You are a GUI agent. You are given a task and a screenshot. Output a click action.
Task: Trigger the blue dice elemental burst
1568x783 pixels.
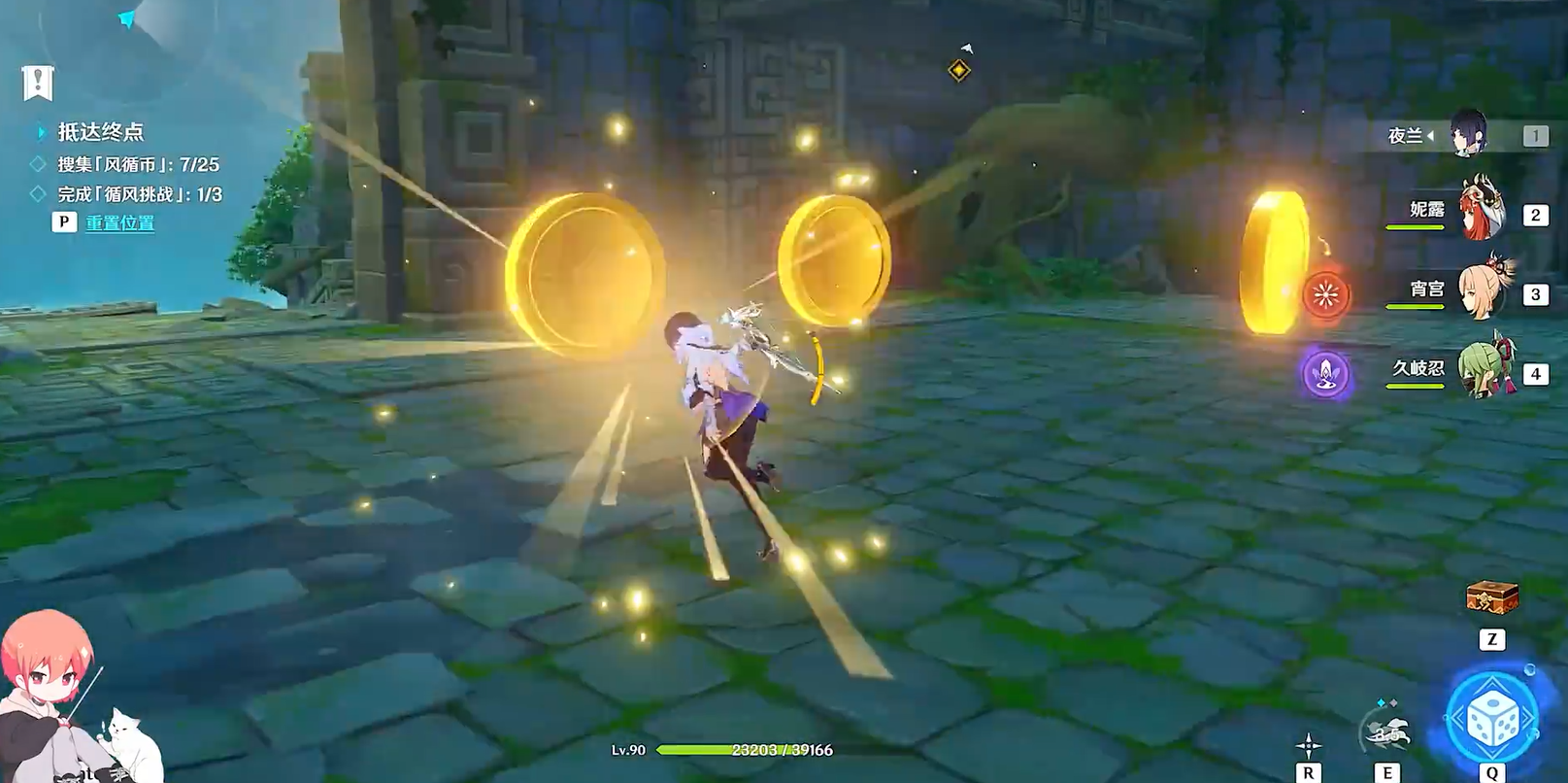tap(1491, 718)
